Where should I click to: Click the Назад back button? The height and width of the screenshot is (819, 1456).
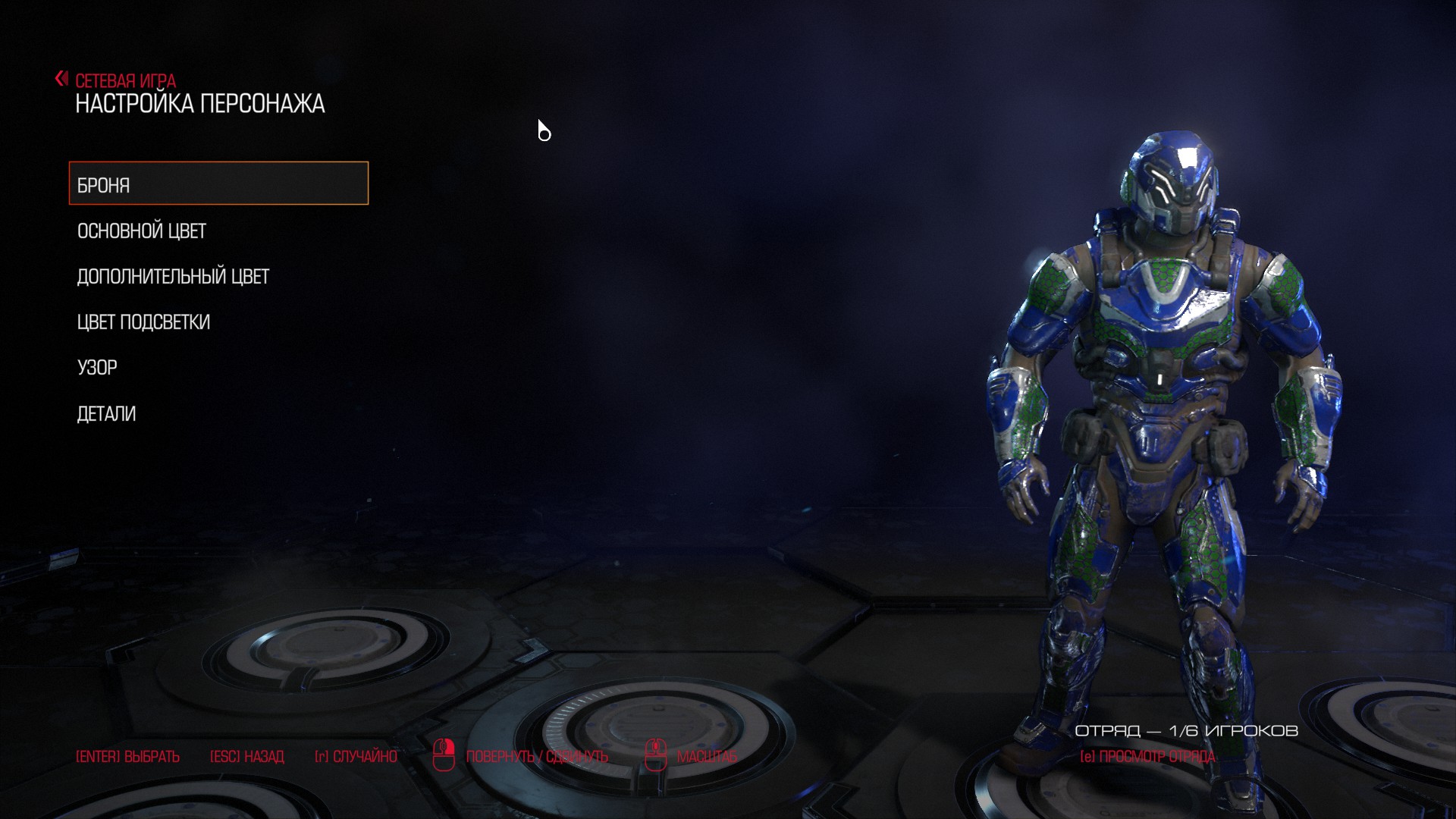[x=246, y=756]
